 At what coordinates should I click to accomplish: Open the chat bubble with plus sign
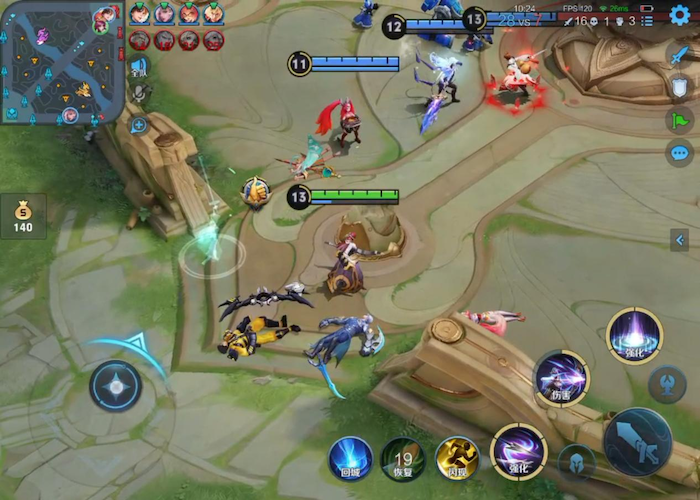pos(139,126)
